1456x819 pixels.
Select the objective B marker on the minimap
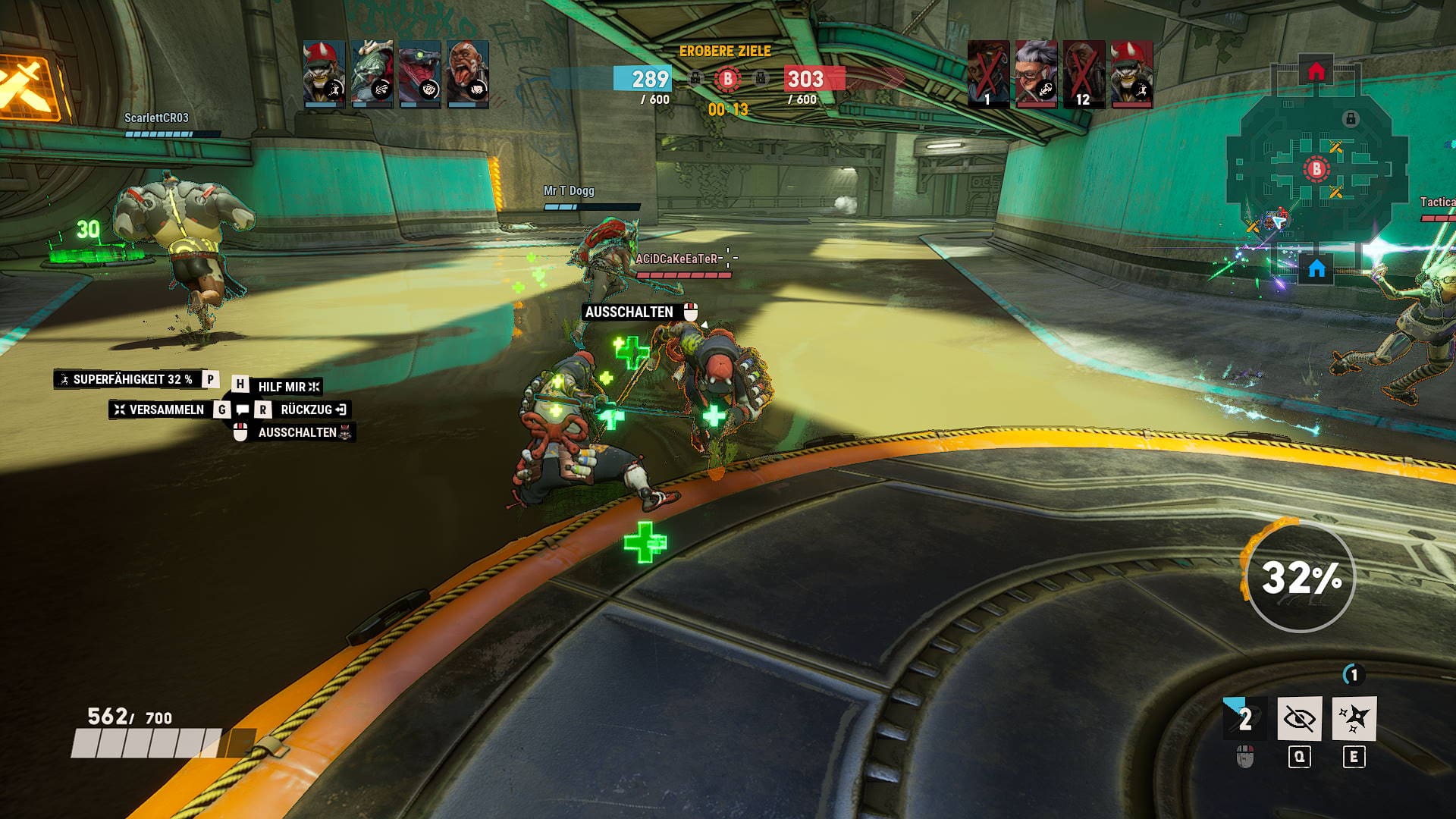(1316, 169)
